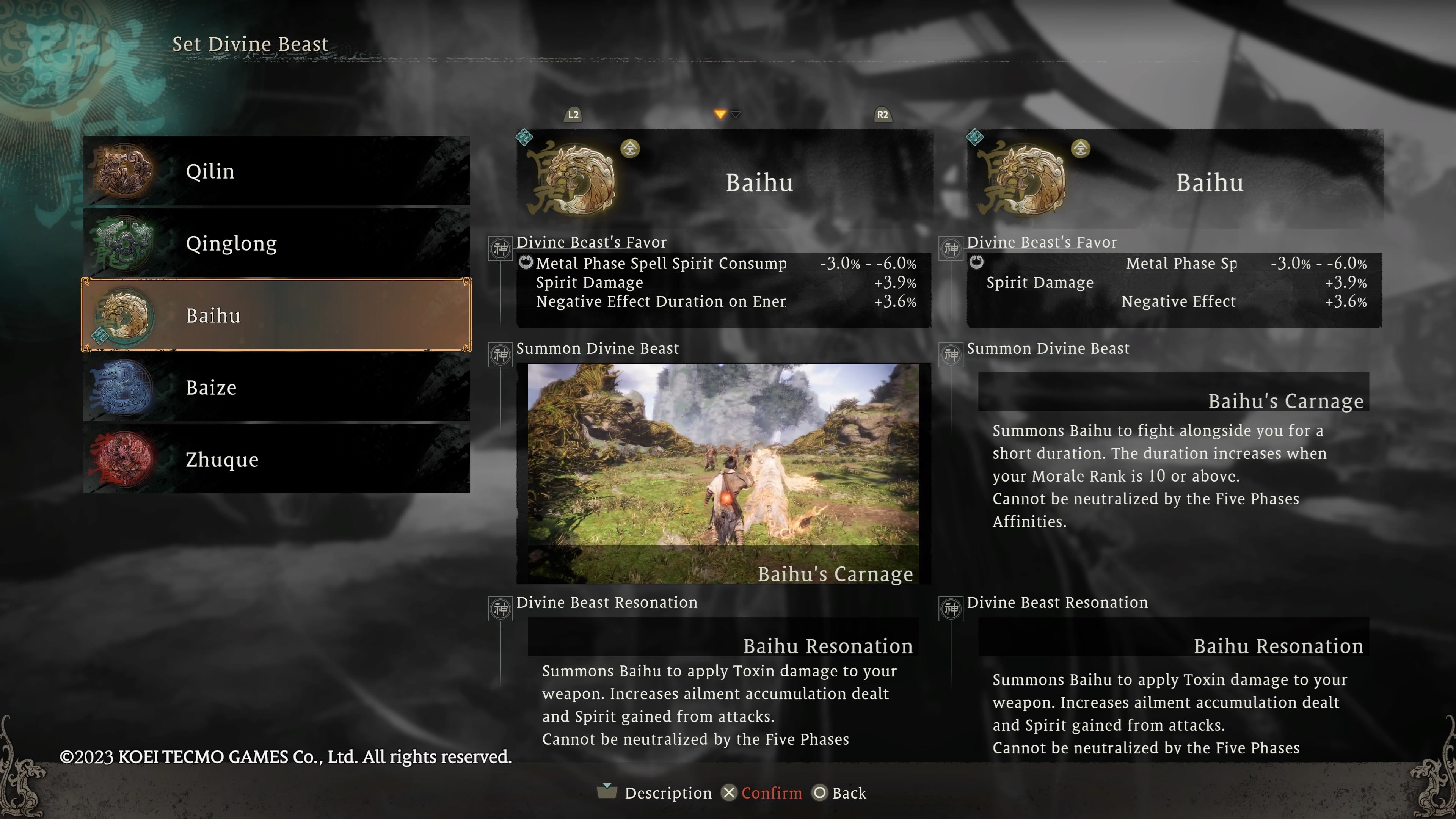Click the orange page indicator arrow
Viewport: 1456px width, 819px height.
pyautogui.click(x=720, y=115)
